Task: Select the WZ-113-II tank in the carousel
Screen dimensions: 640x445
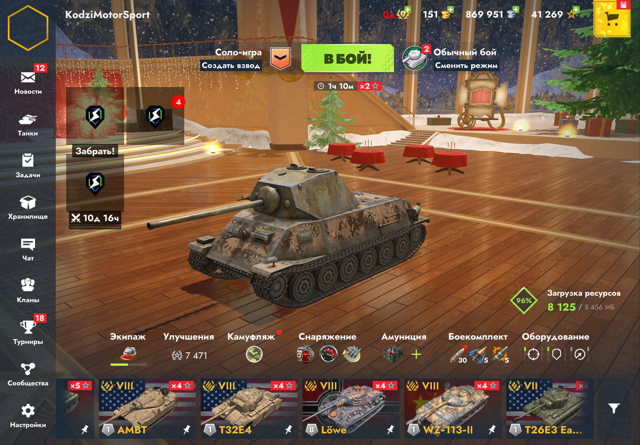Action: [x=452, y=410]
